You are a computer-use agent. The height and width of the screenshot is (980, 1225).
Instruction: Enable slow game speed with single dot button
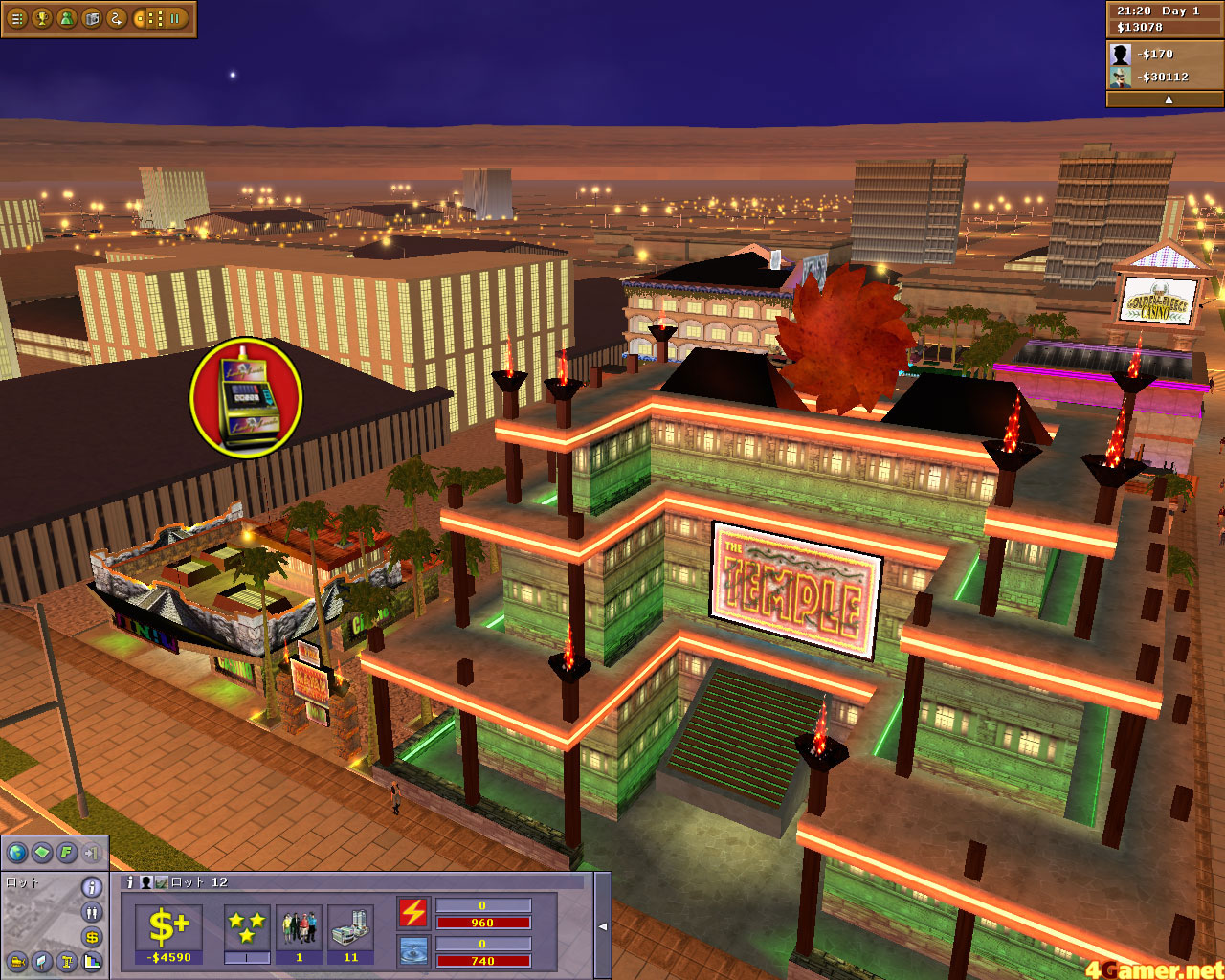click(x=140, y=19)
